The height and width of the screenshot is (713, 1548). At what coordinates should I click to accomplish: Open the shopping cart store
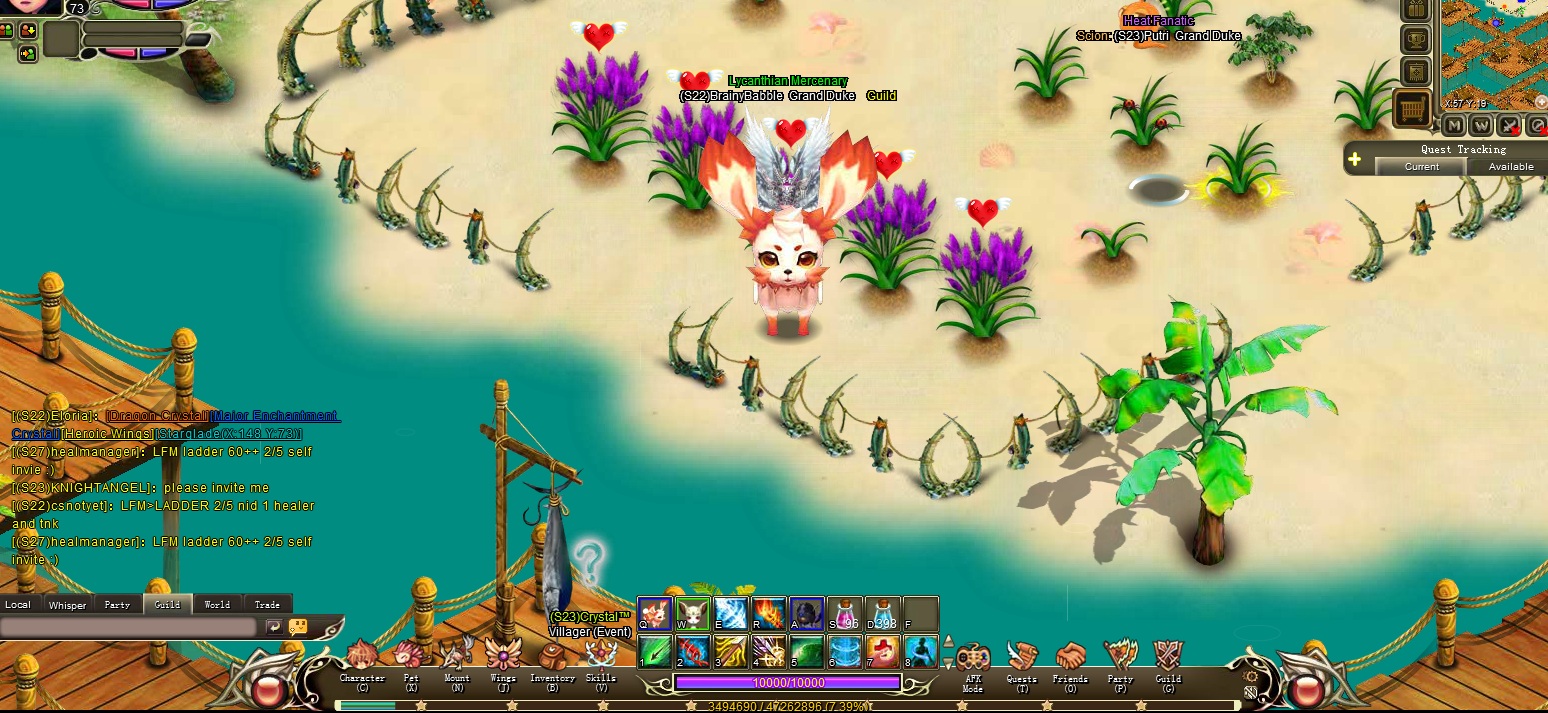pos(1411,108)
